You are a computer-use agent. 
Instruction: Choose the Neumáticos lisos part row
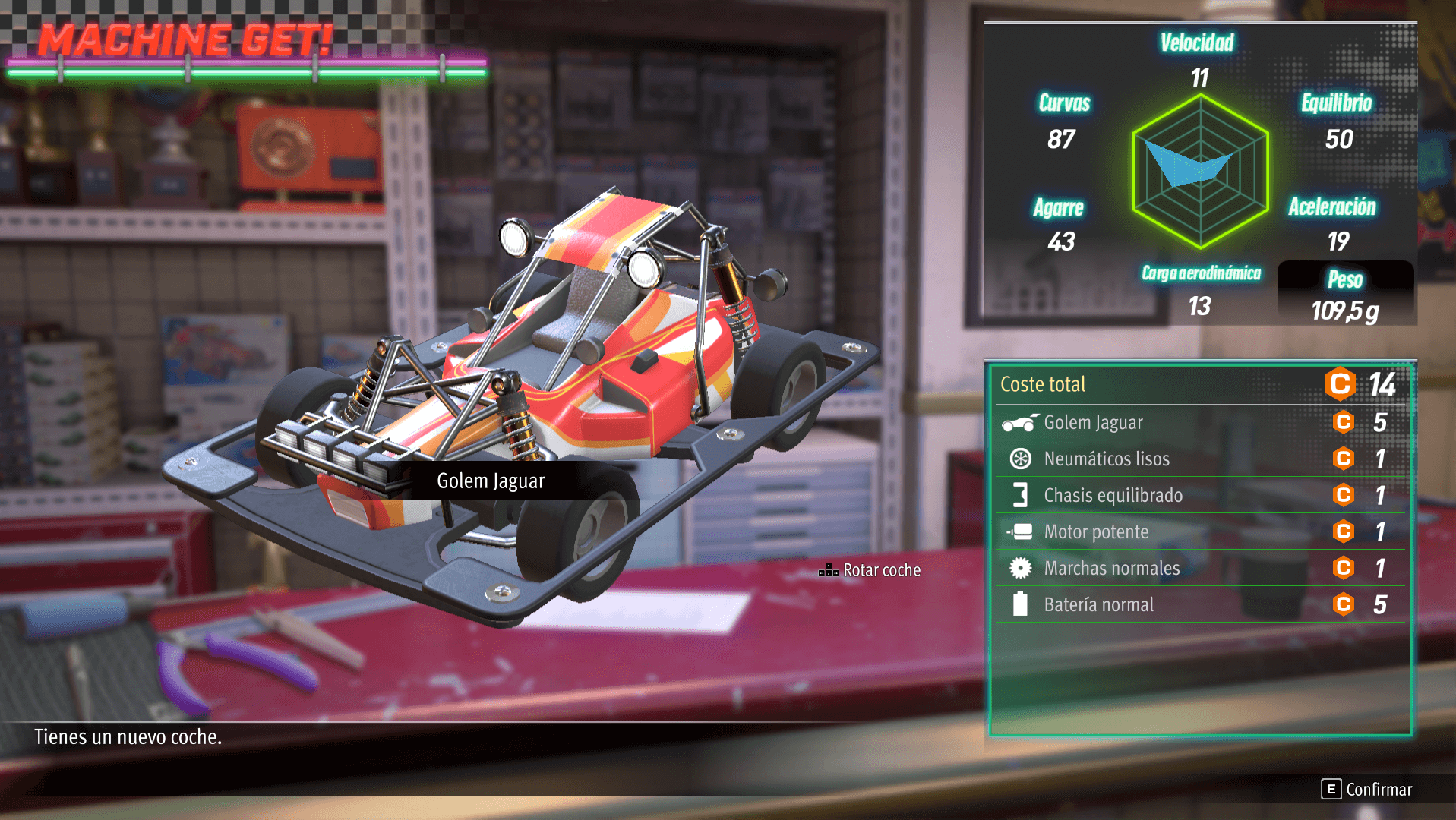(x=1200, y=459)
